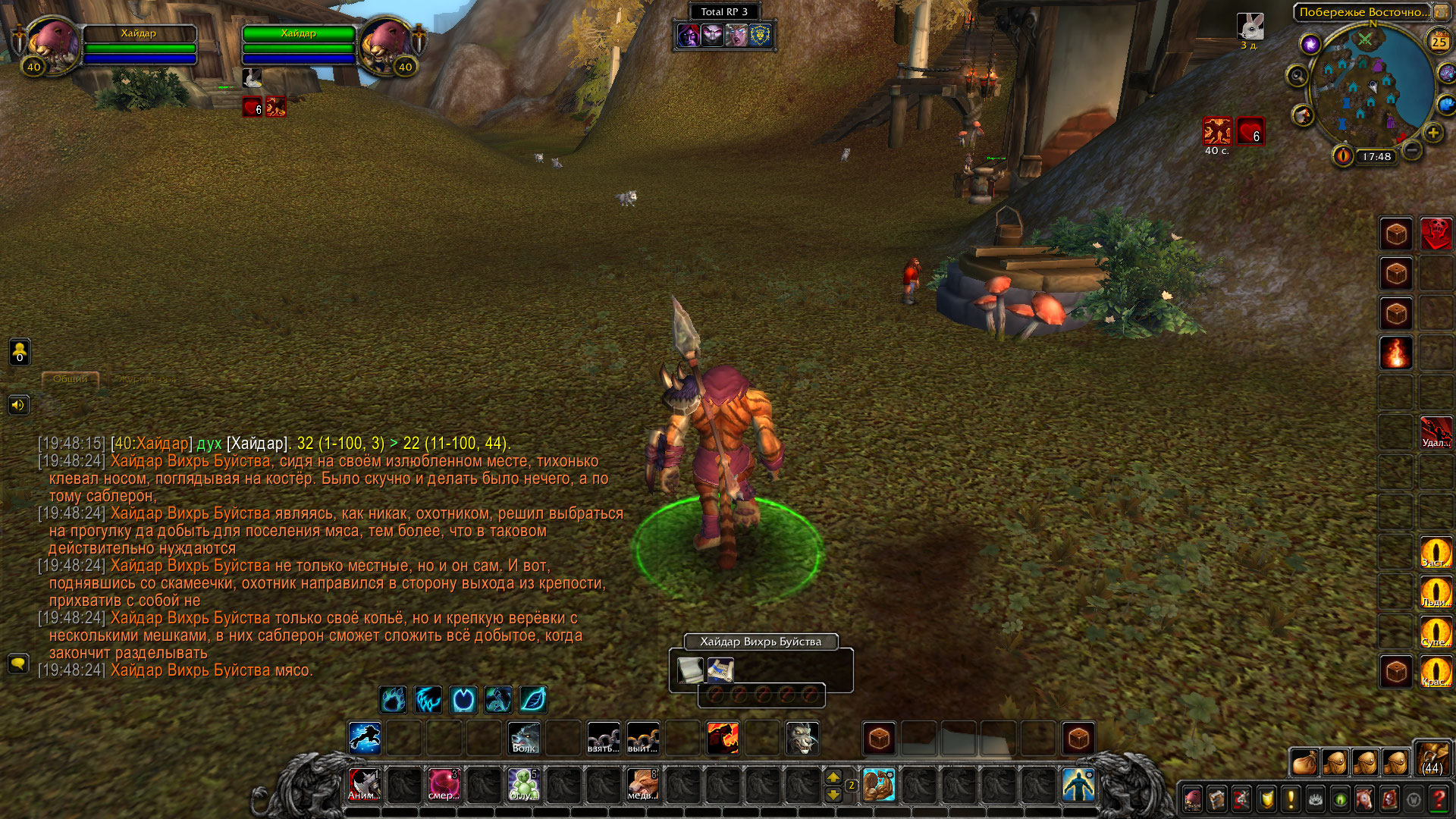Screen dimensions: 1456x819
Task: Zoom out the minimap with minus button
Action: 1411,150
